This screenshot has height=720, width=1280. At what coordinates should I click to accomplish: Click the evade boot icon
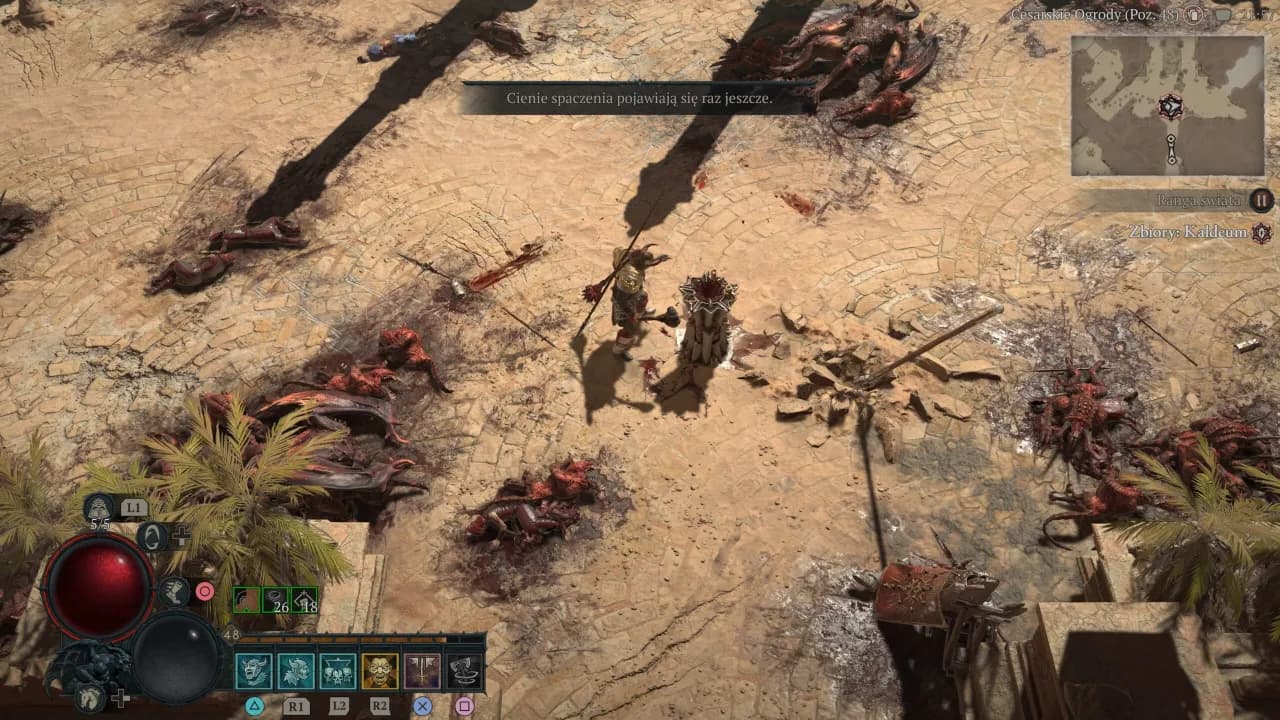pyautogui.click(x=175, y=592)
